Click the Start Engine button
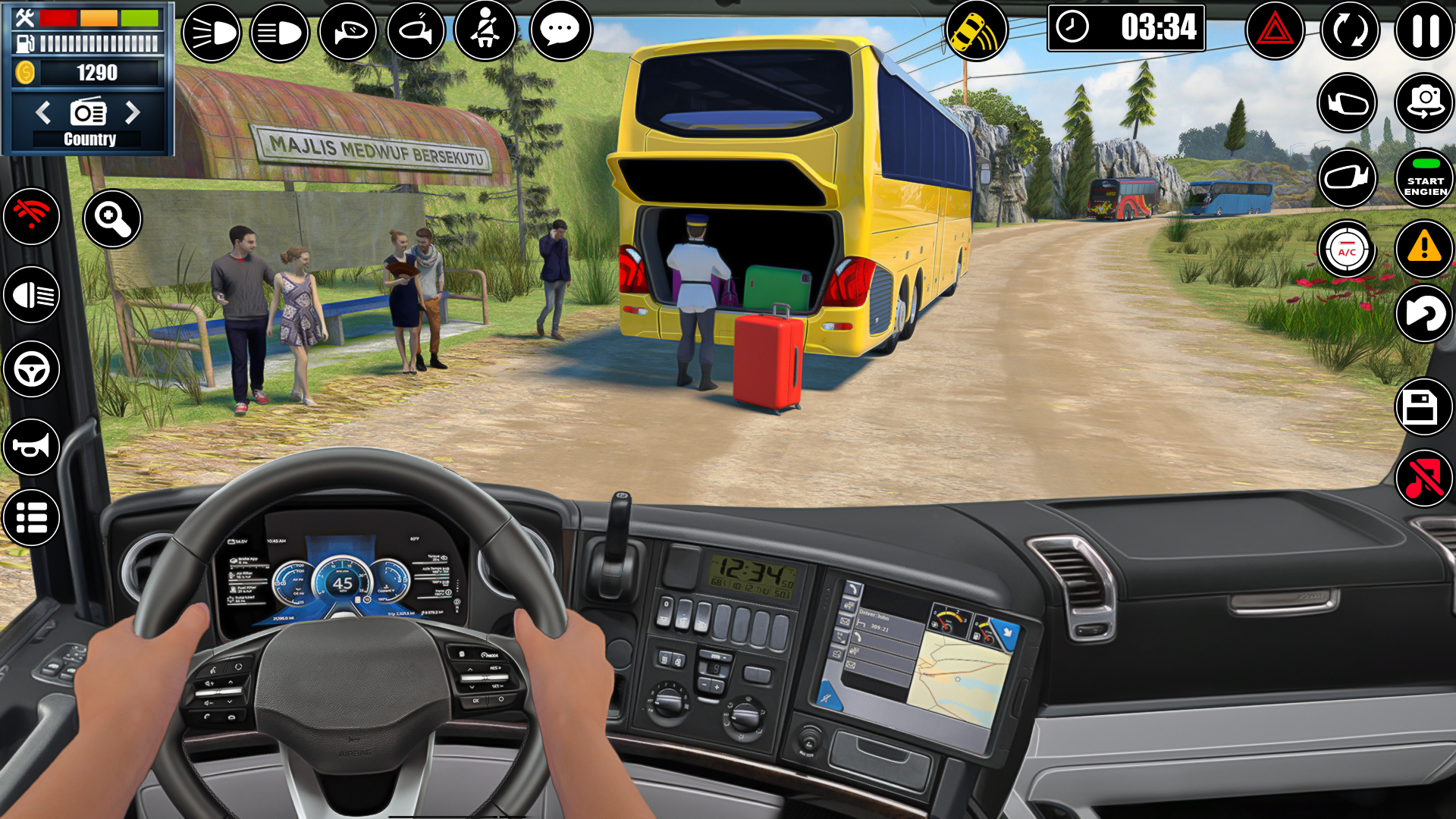The image size is (1456, 819). [1424, 178]
